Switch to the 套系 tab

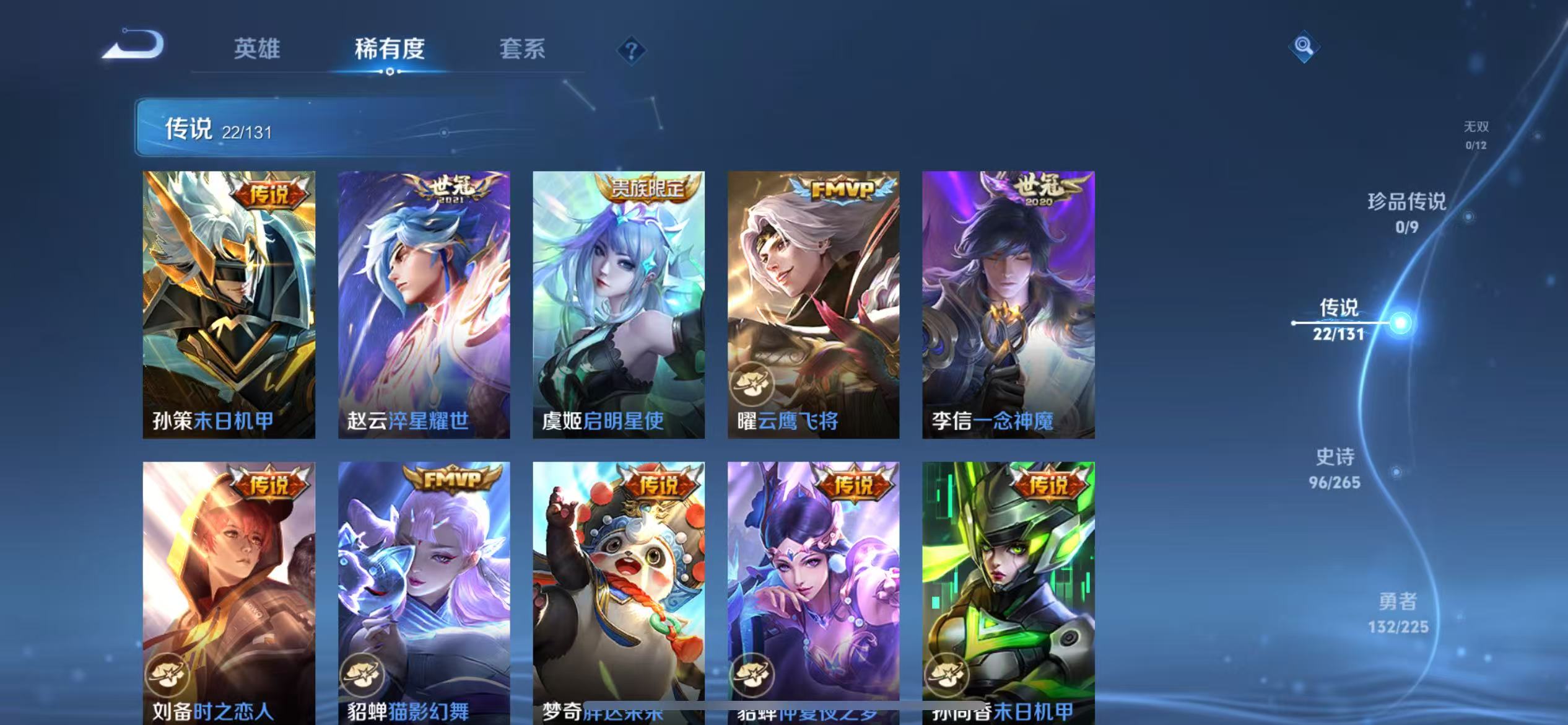tap(522, 50)
